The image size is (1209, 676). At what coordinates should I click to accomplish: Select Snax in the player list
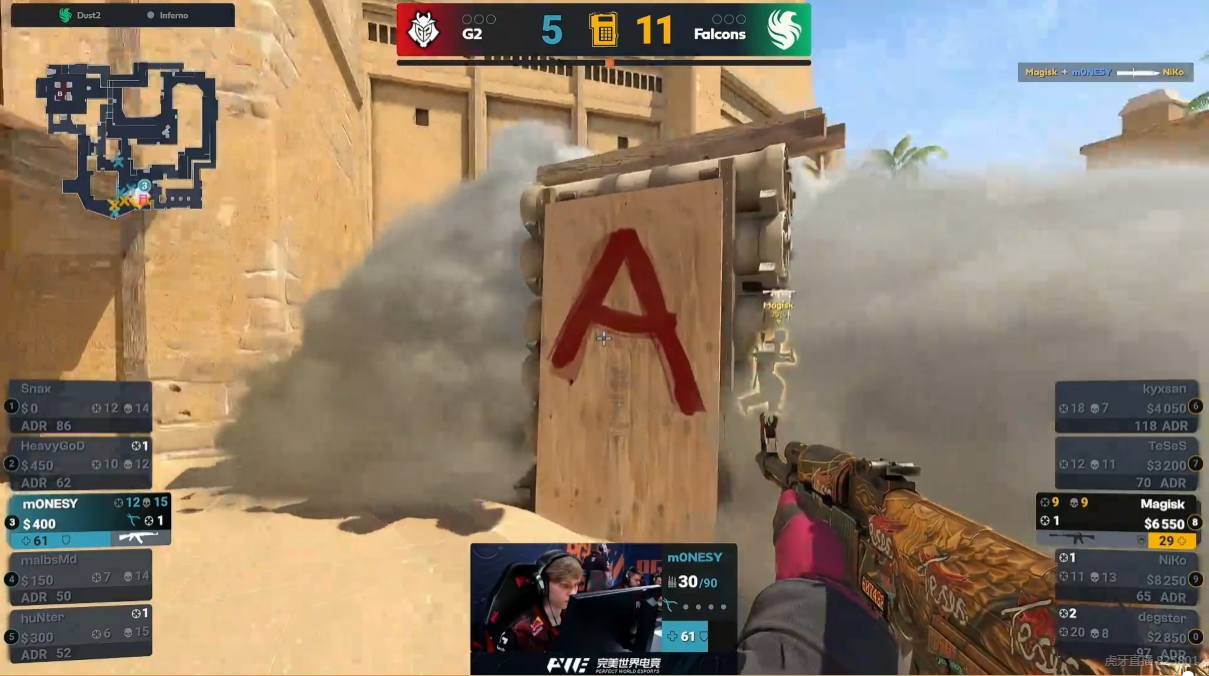(x=81, y=406)
